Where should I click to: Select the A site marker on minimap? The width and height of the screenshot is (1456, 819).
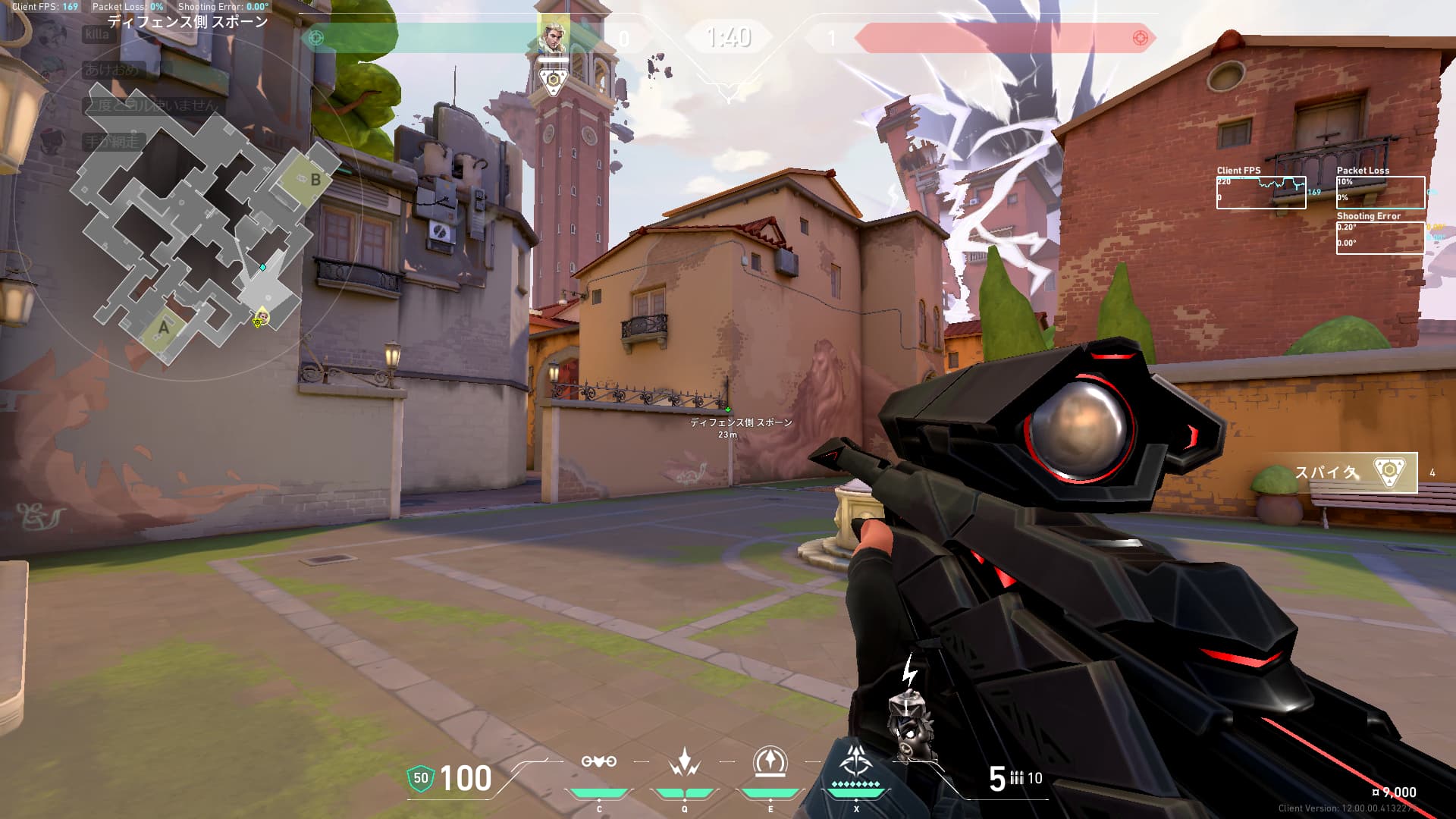coord(163,328)
